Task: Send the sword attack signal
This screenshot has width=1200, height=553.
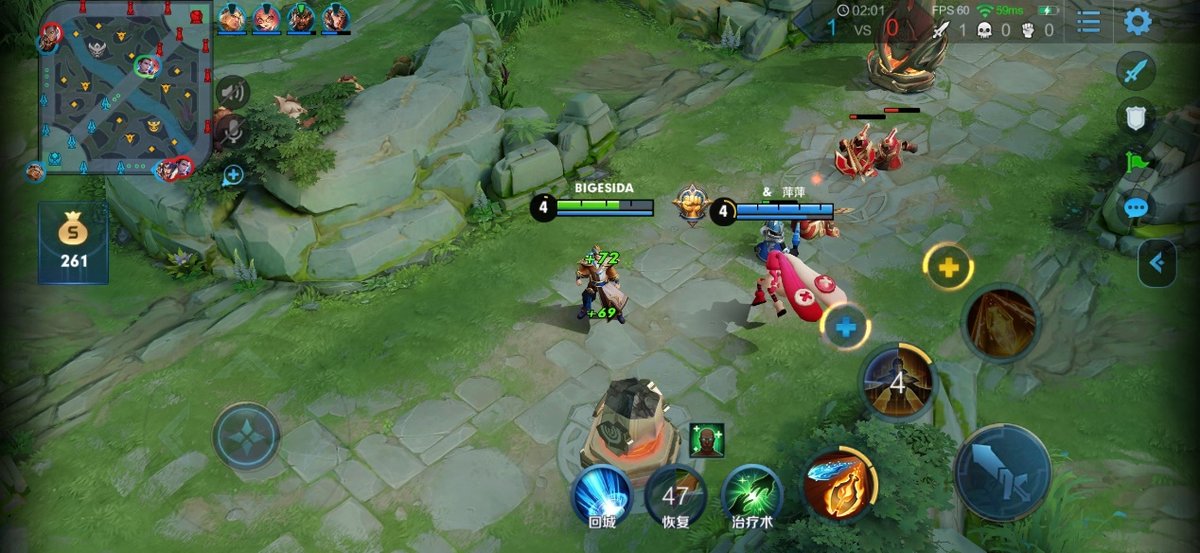Action: point(1135,72)
